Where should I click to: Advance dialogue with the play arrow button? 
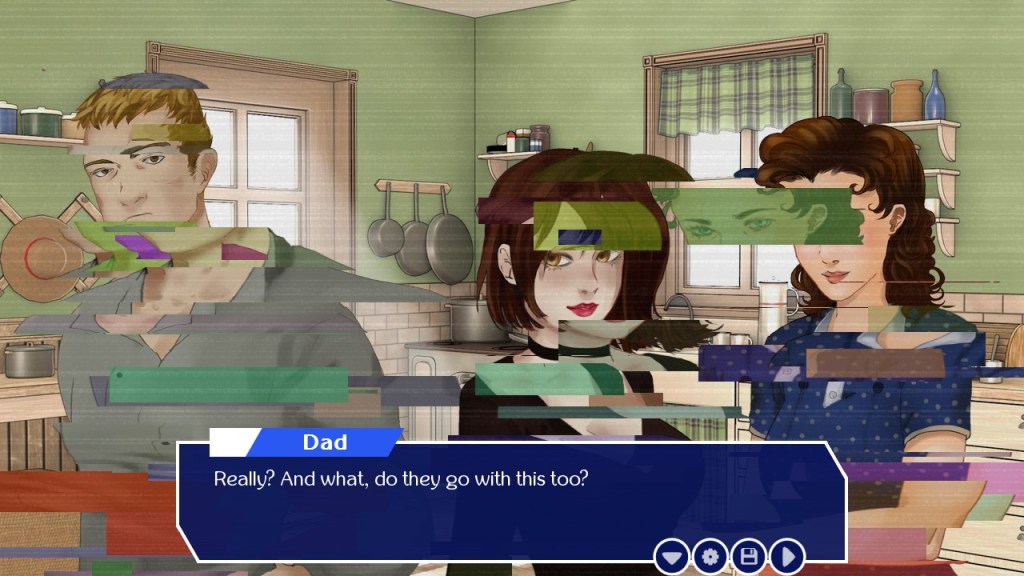coord(787,556)
